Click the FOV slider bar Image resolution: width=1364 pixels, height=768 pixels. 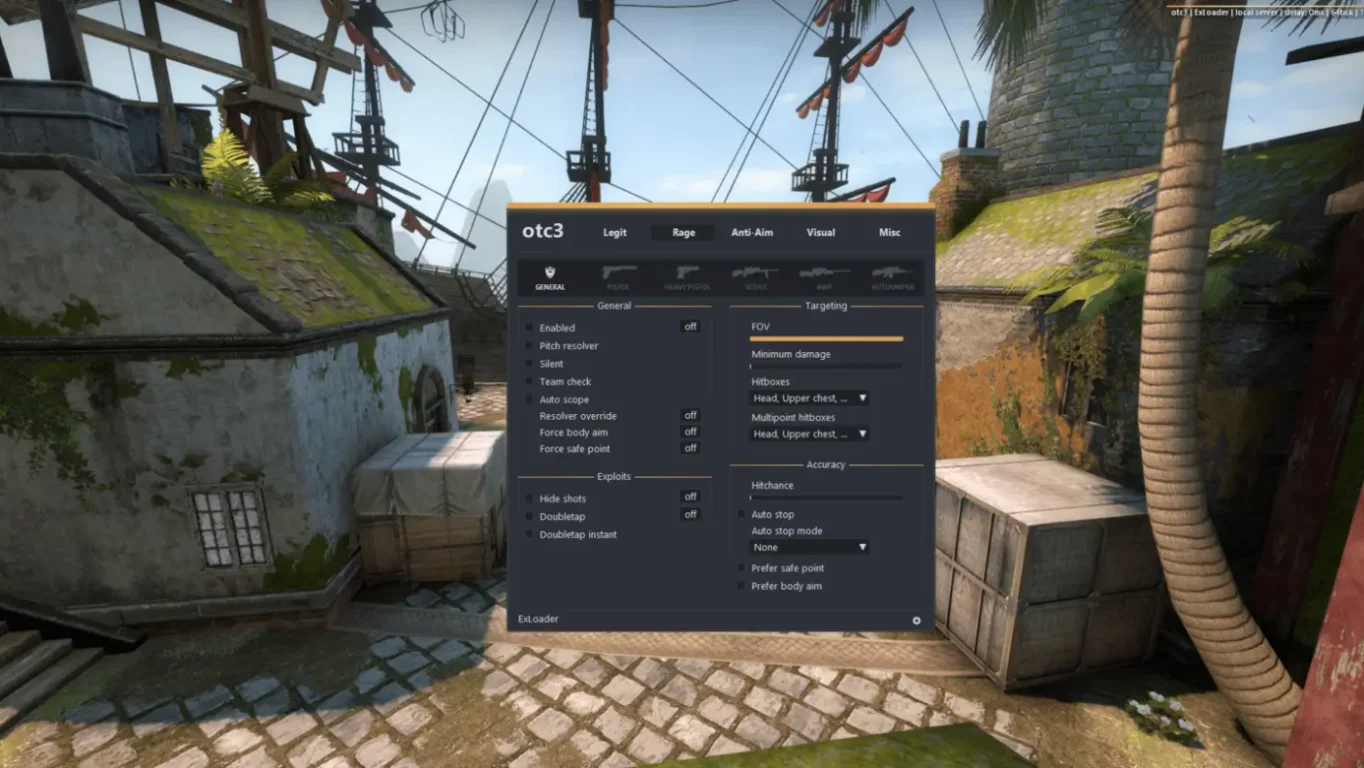826,339
